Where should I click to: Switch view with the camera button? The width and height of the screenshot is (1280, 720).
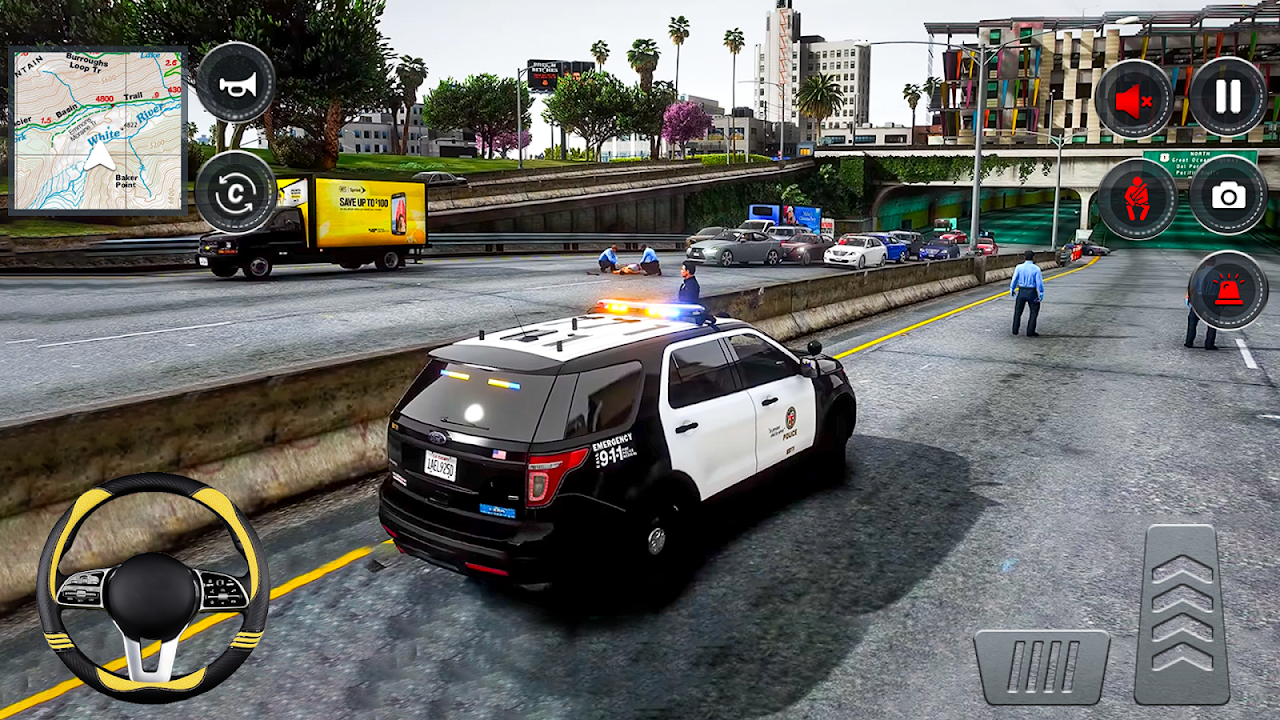tap(1228, 195)
